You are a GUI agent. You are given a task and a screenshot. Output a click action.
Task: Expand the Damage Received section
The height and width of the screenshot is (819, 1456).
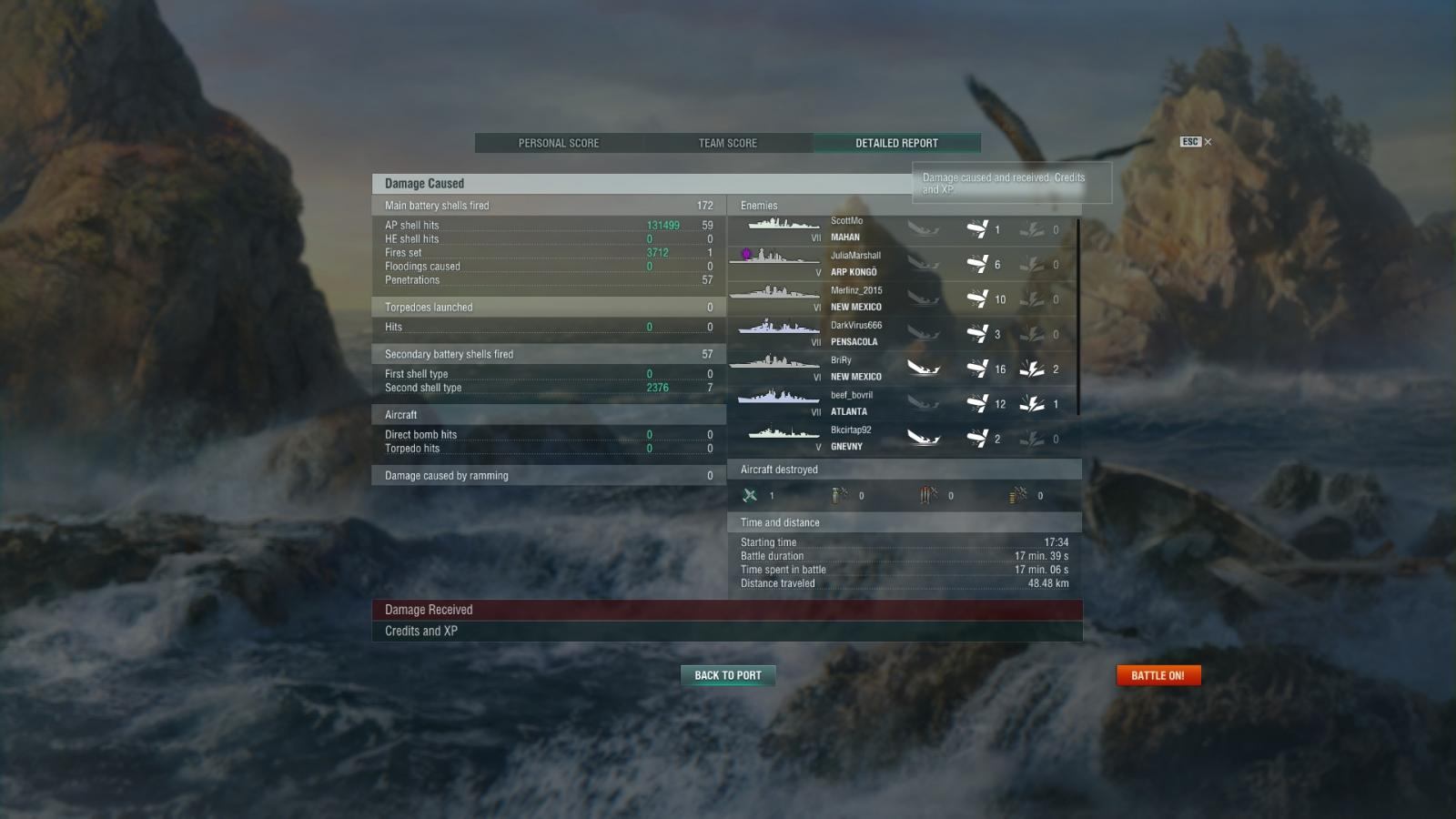727,610
